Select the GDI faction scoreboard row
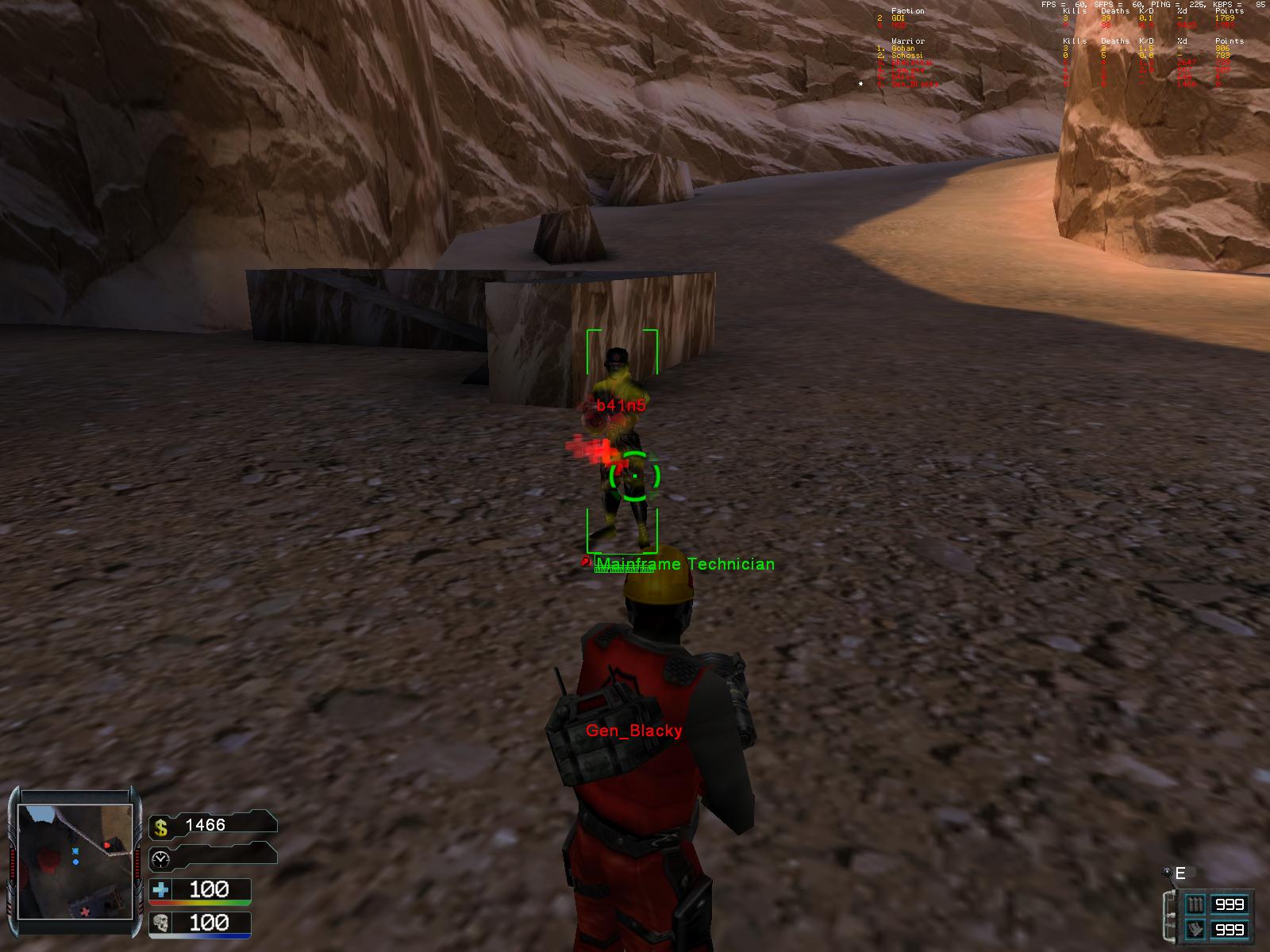This screenshot has height=952, width=1270. click(x=898, y=18)
